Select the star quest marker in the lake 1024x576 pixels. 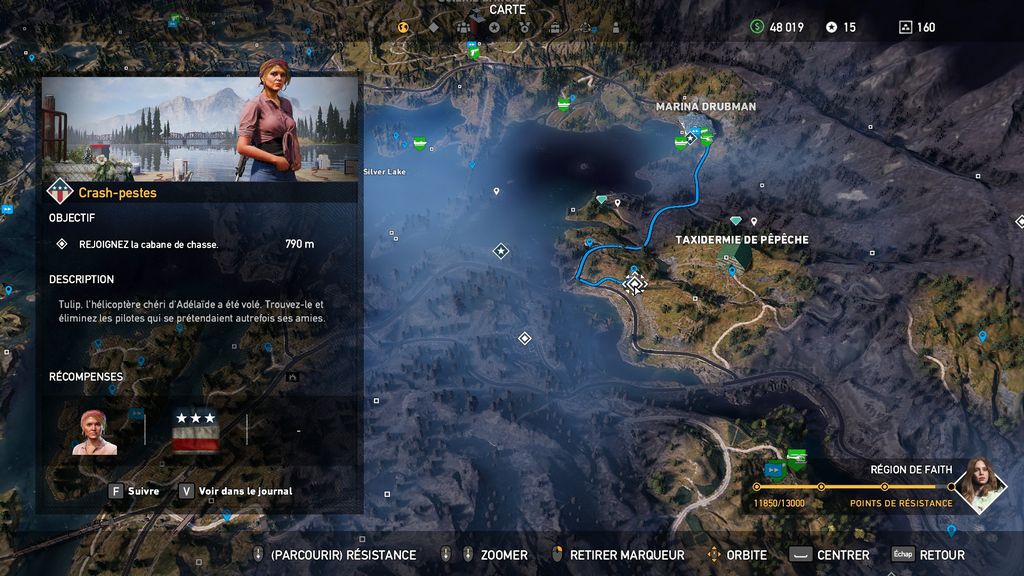tap(501, 251)
